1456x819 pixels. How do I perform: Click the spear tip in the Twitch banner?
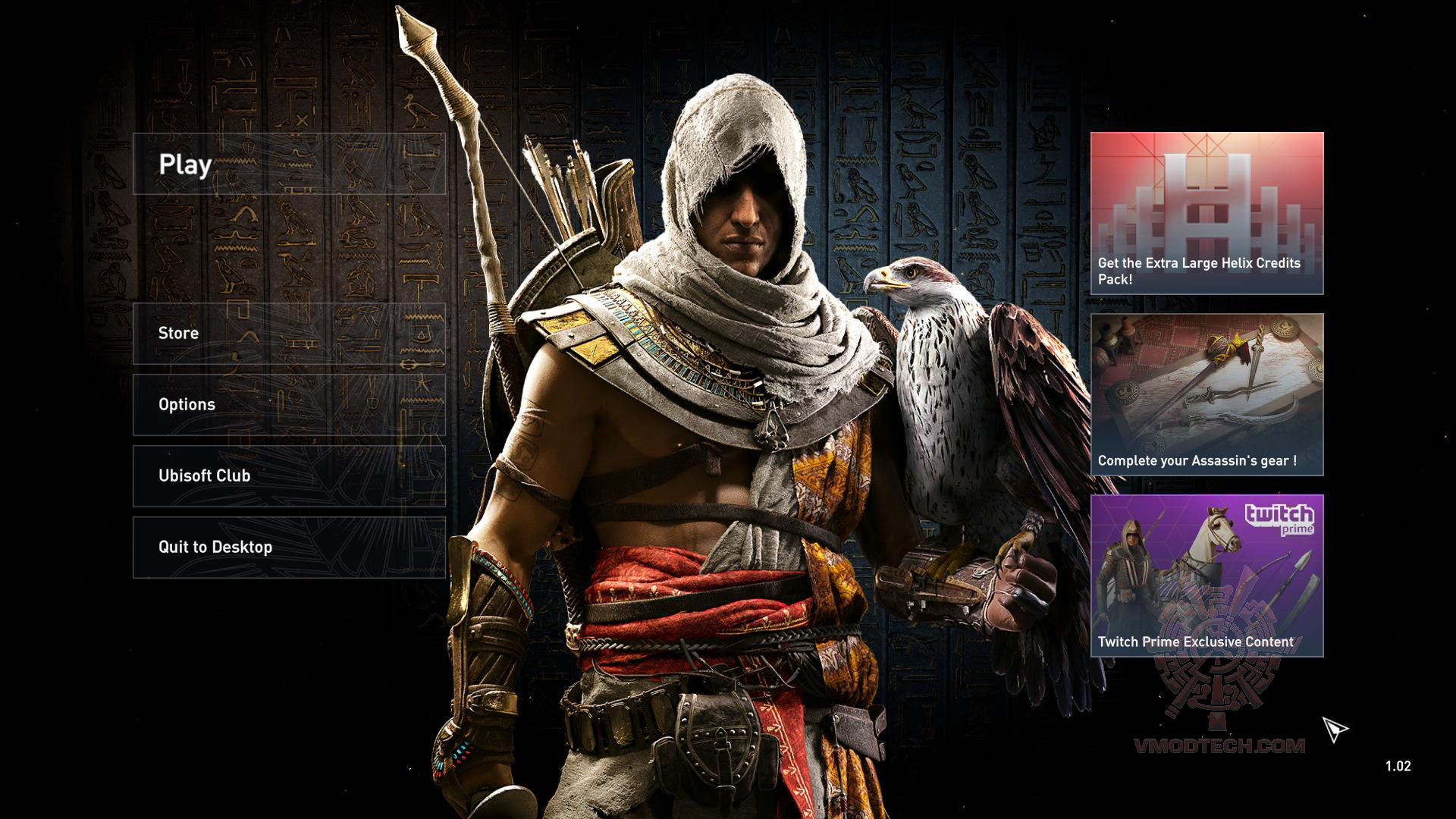click(1303, 559)
